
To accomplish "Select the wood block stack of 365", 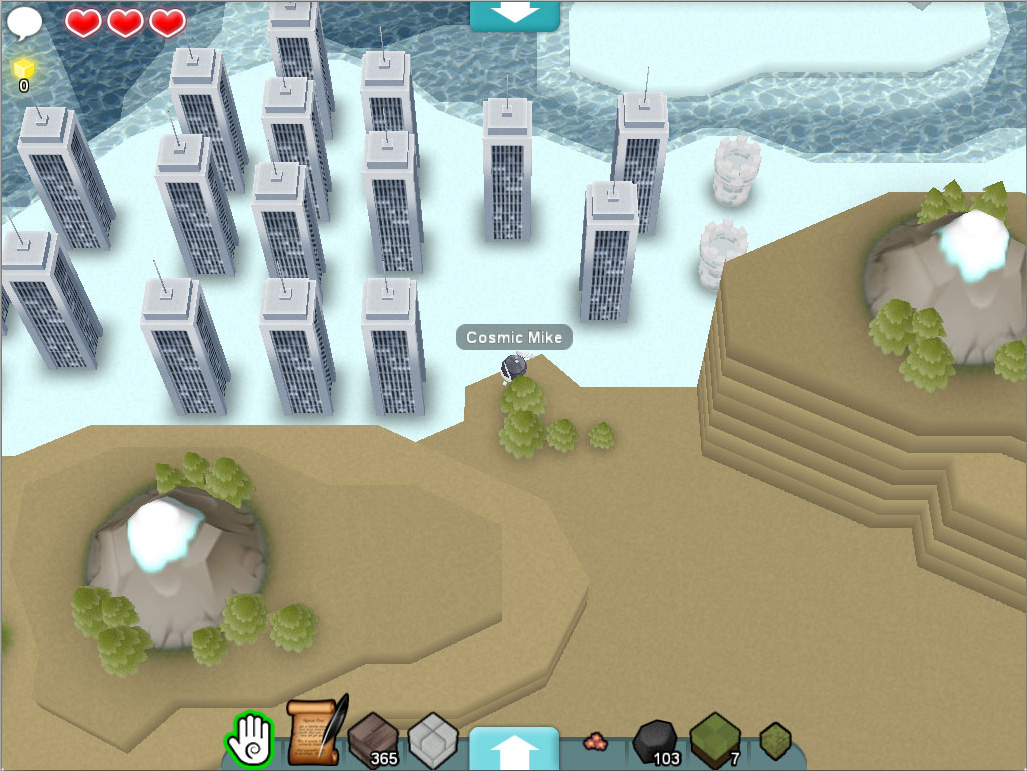I will point(373,741).
